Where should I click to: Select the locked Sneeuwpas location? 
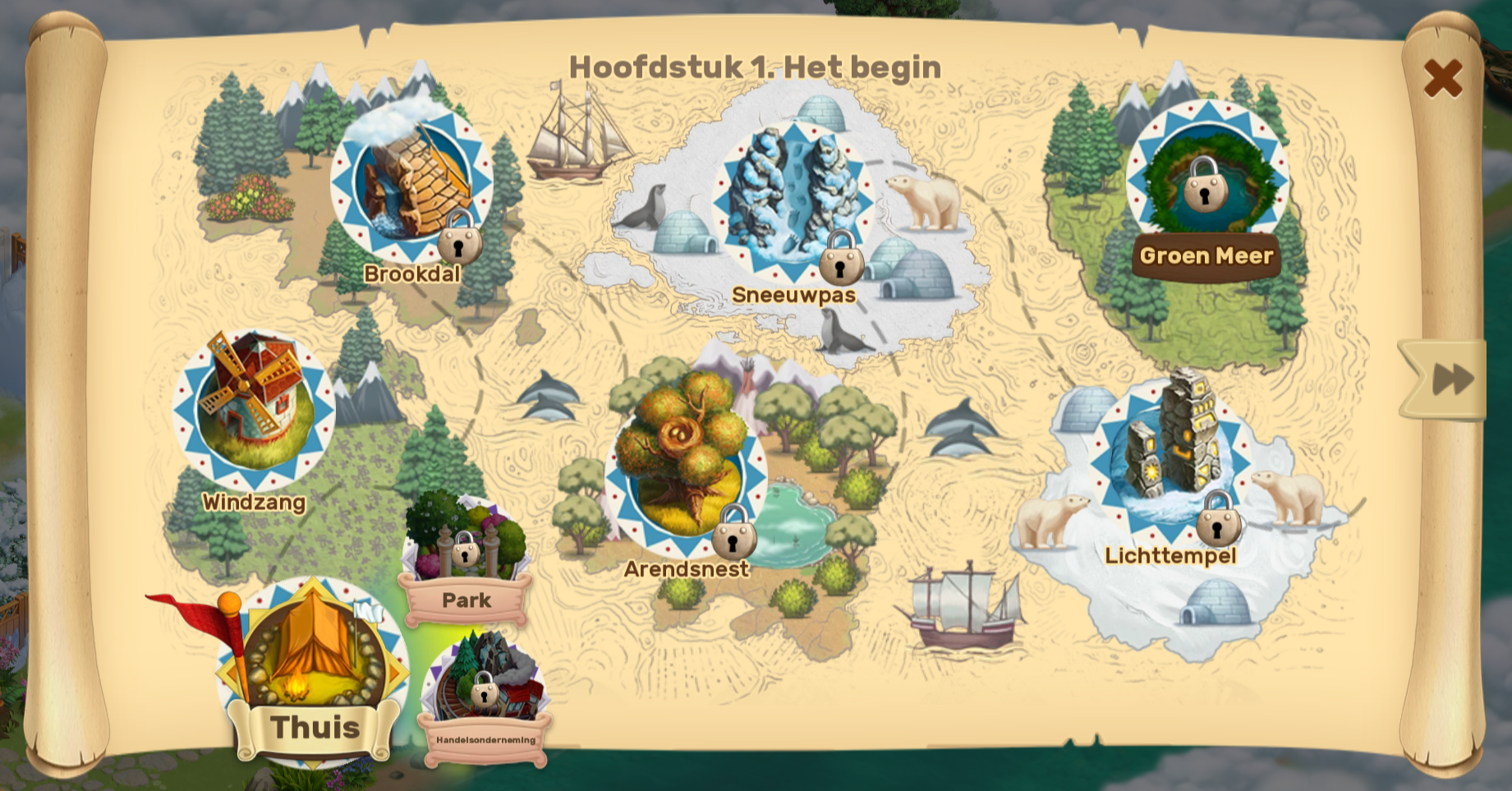(x=793, y=203)
